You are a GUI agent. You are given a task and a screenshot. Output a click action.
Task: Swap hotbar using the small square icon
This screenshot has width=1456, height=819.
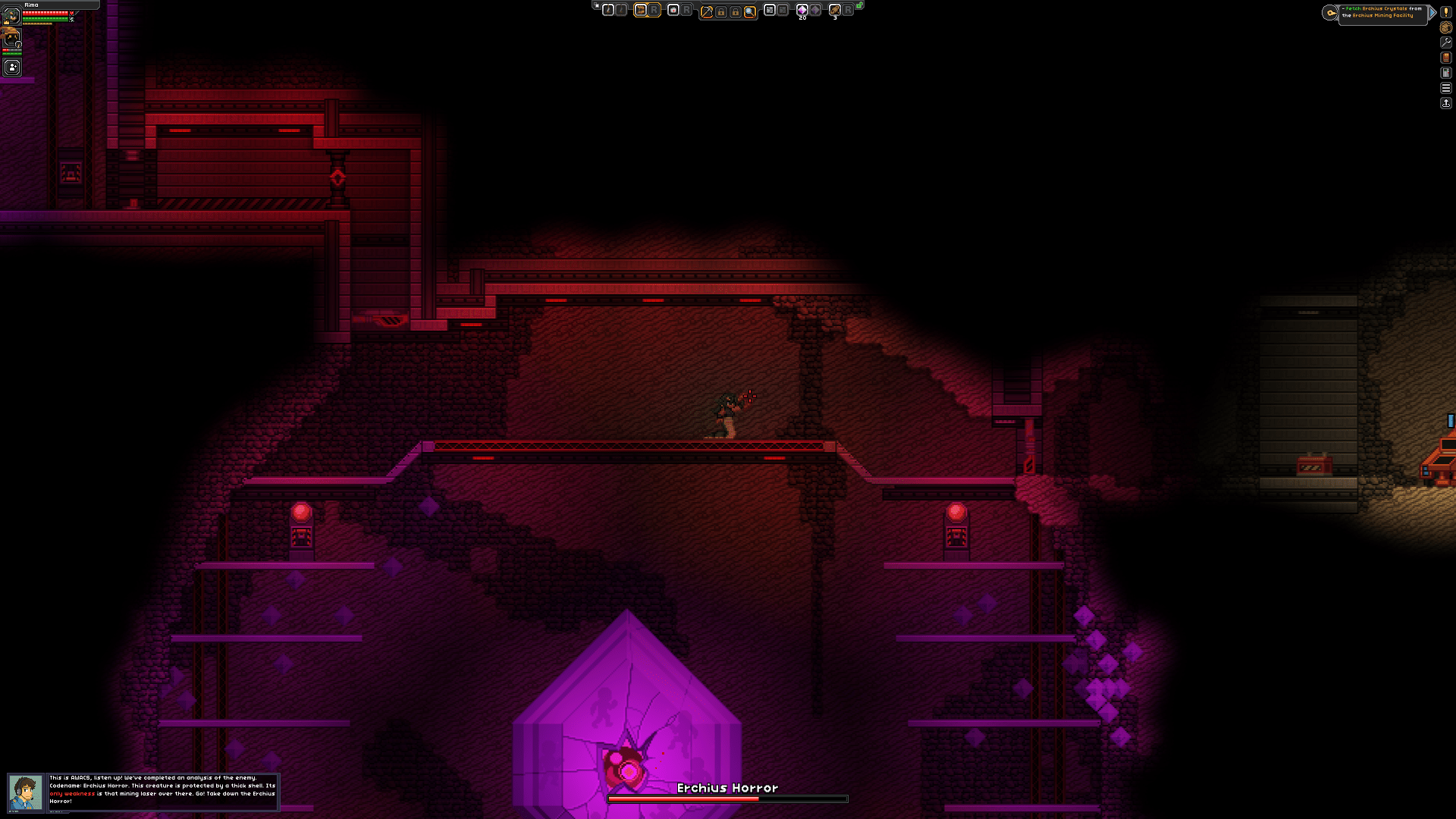(596, 6)
